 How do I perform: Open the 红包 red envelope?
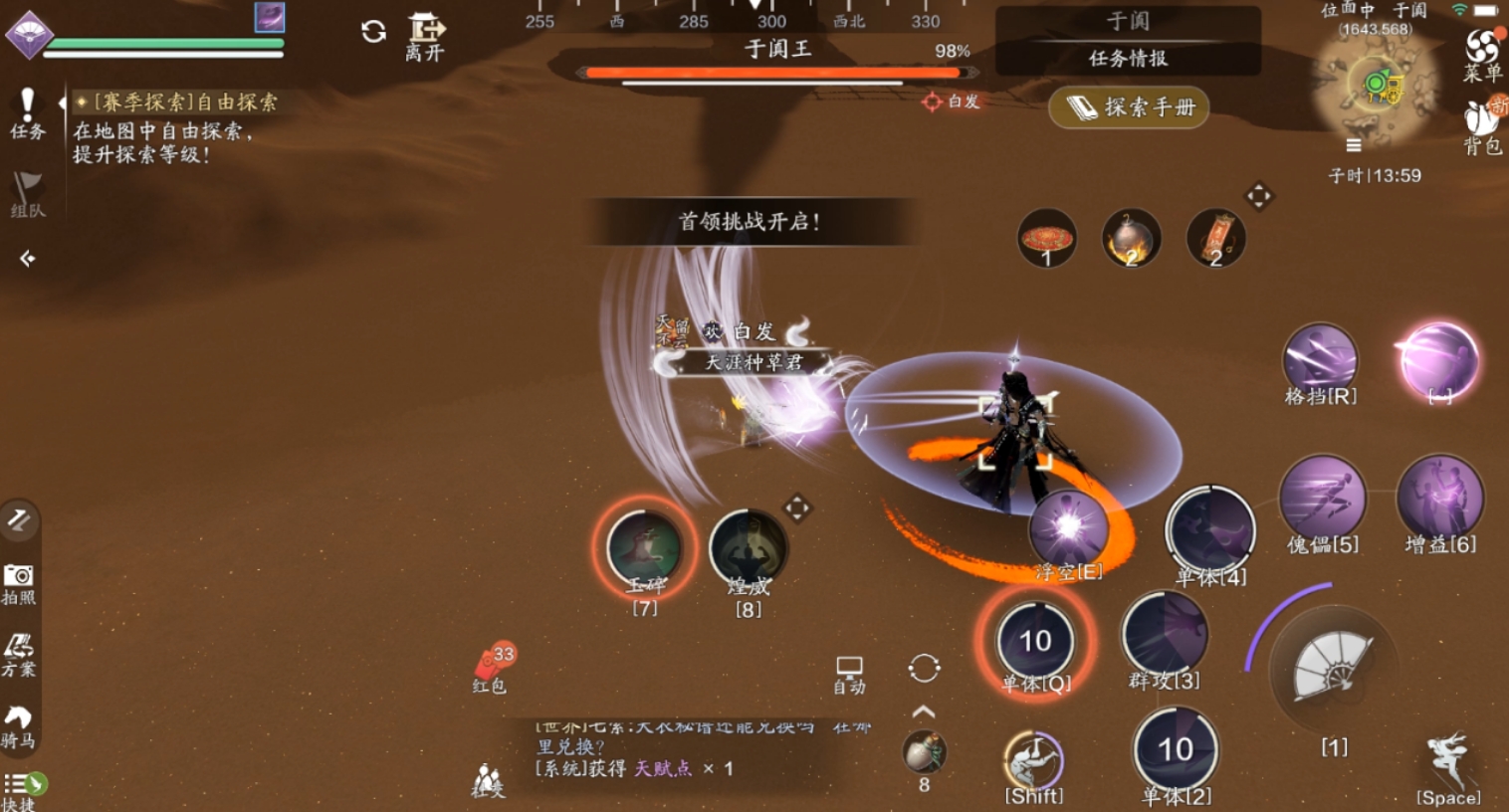tap(491, 666)
